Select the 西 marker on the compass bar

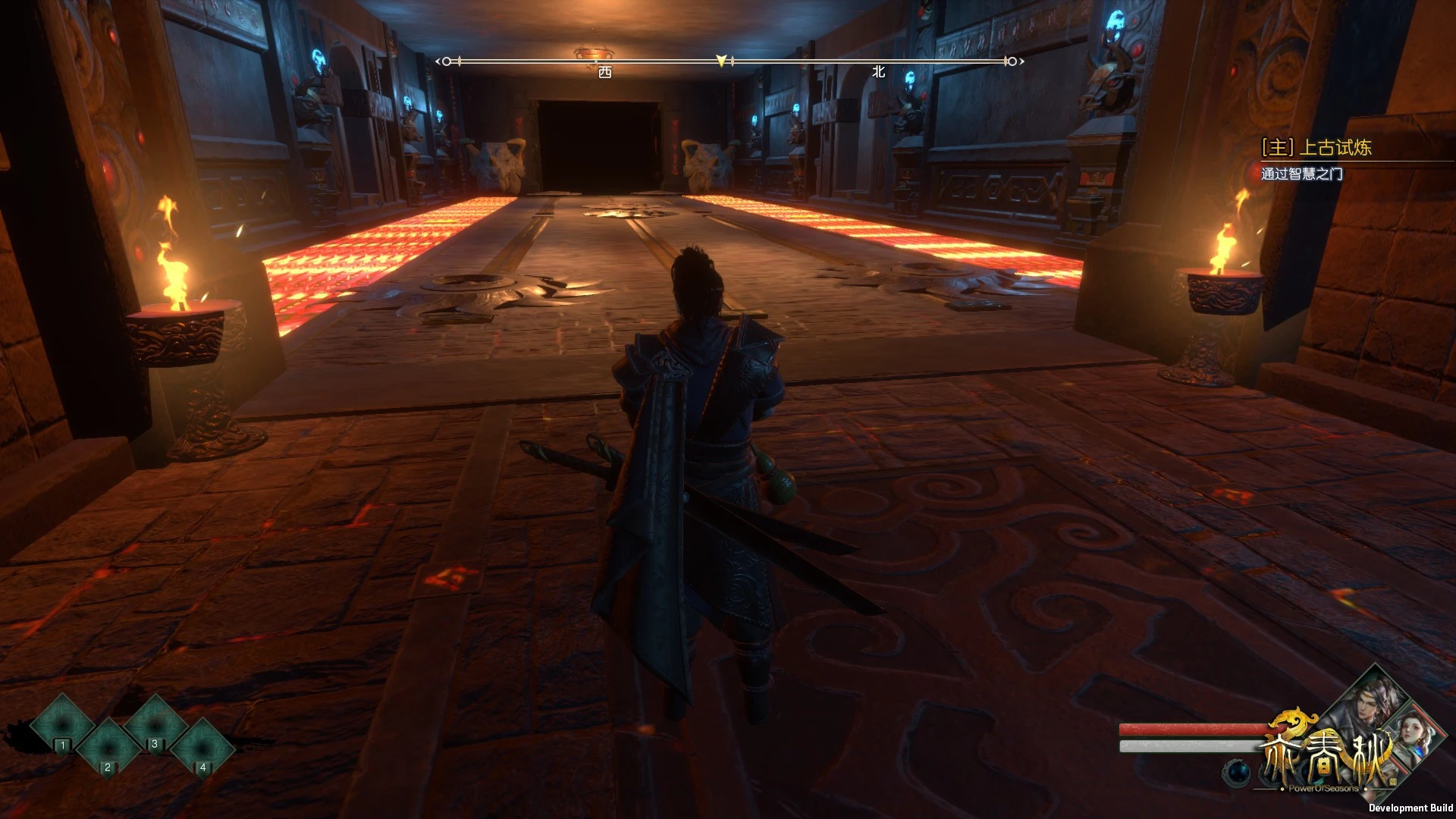(604, 72)
